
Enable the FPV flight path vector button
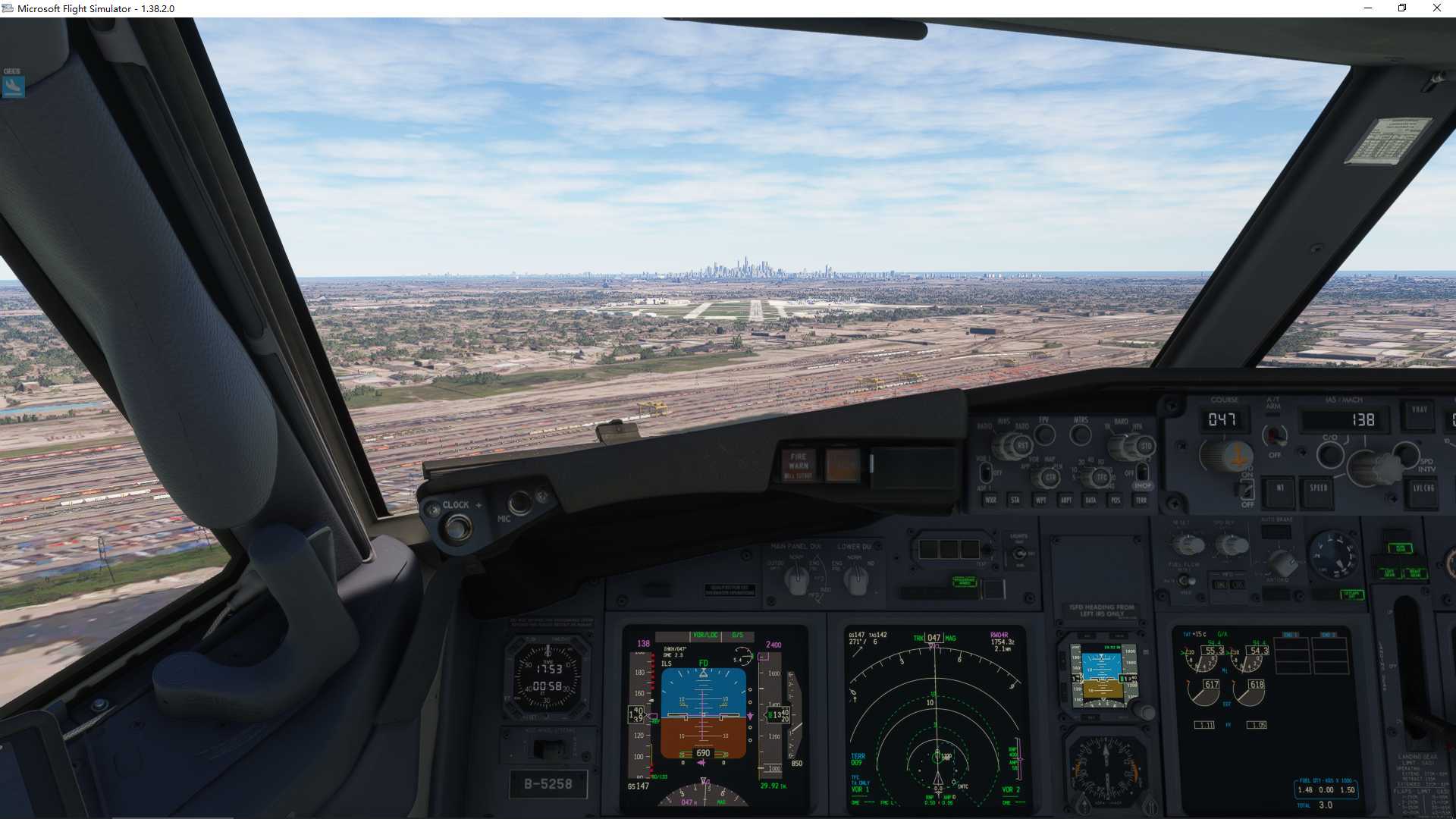(1045, 434)
